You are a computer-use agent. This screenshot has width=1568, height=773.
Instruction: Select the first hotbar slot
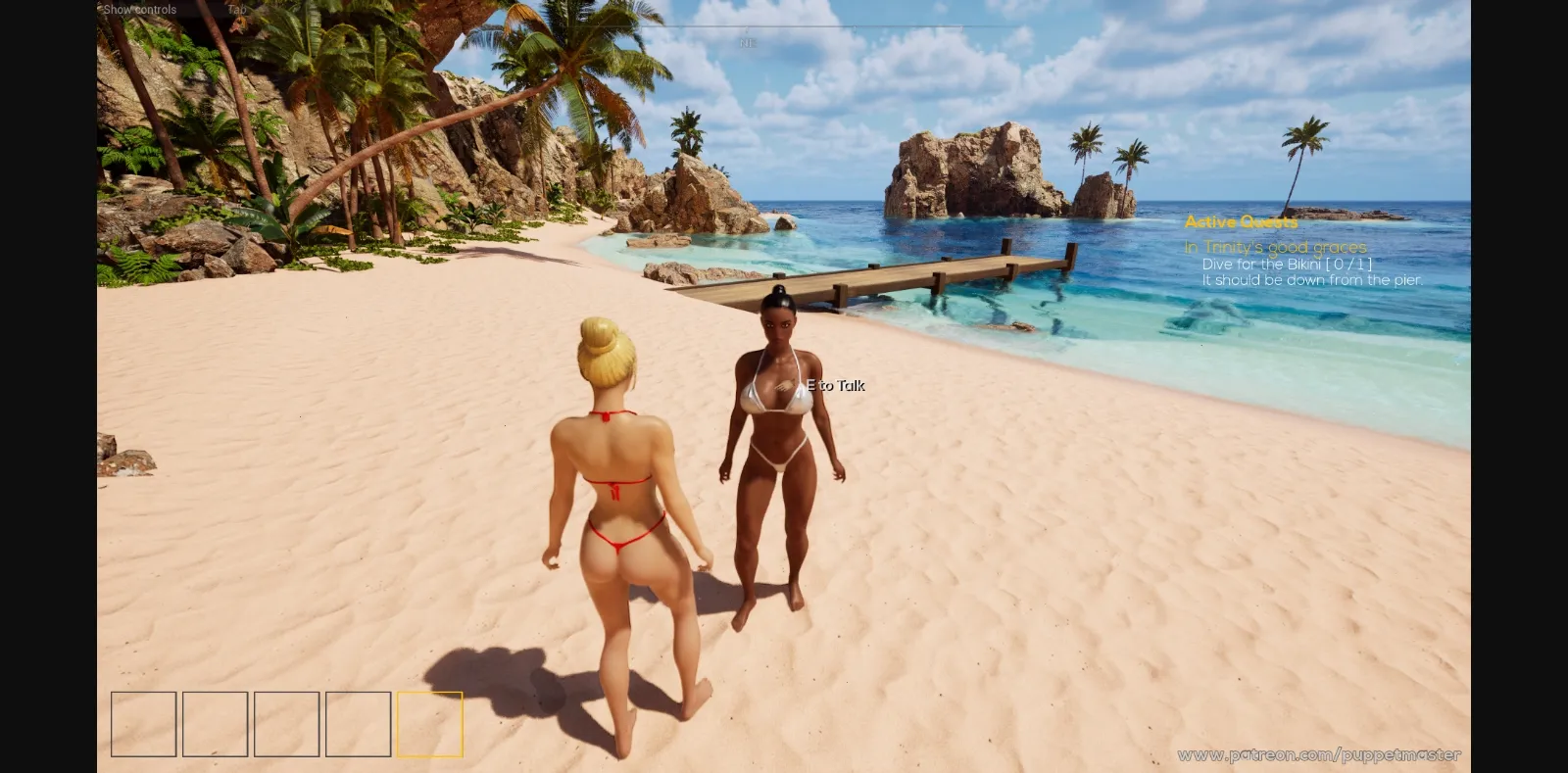click(x=143, y=725)
